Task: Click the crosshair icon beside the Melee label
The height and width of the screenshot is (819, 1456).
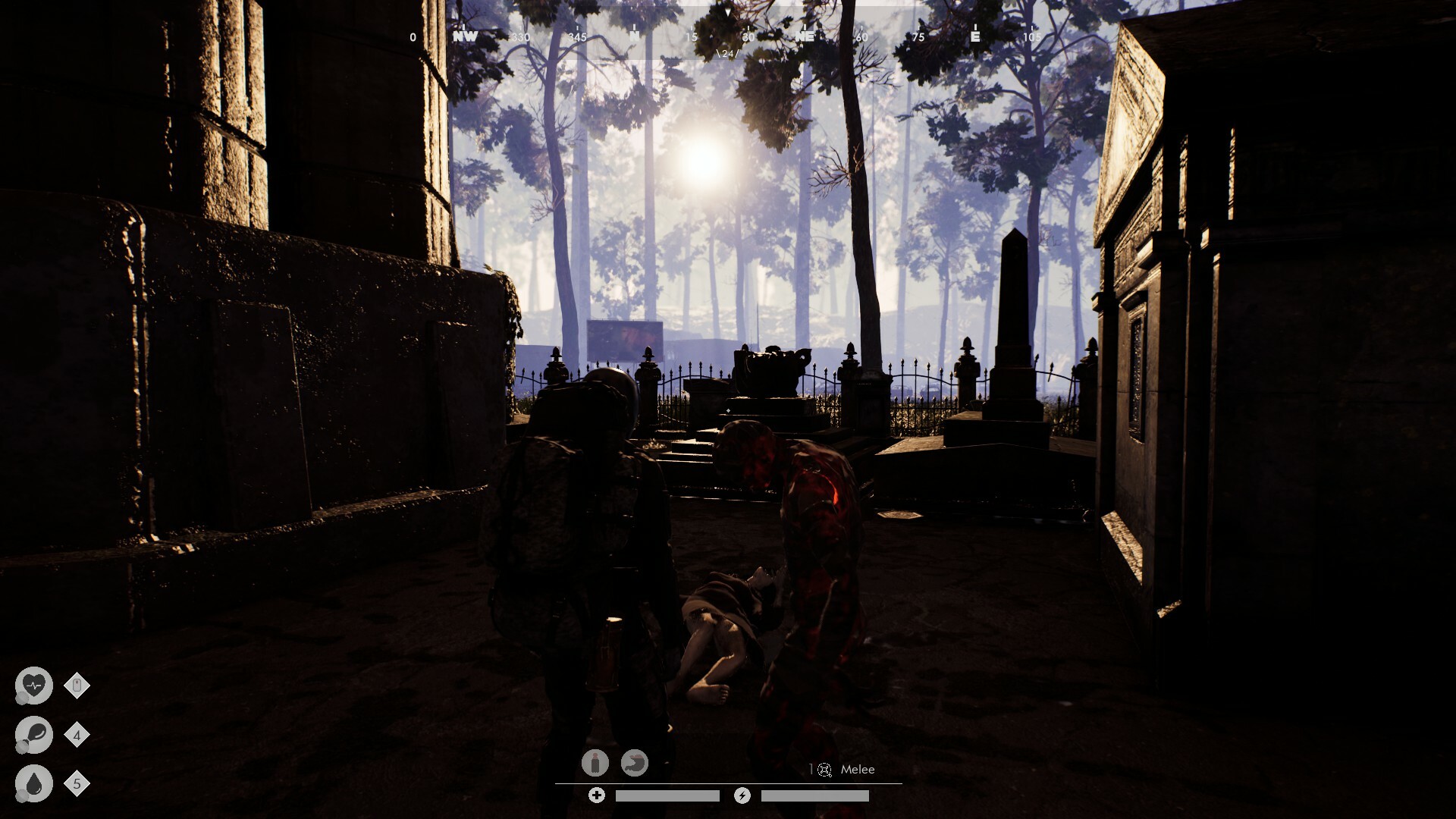Action: pos(825,769)
